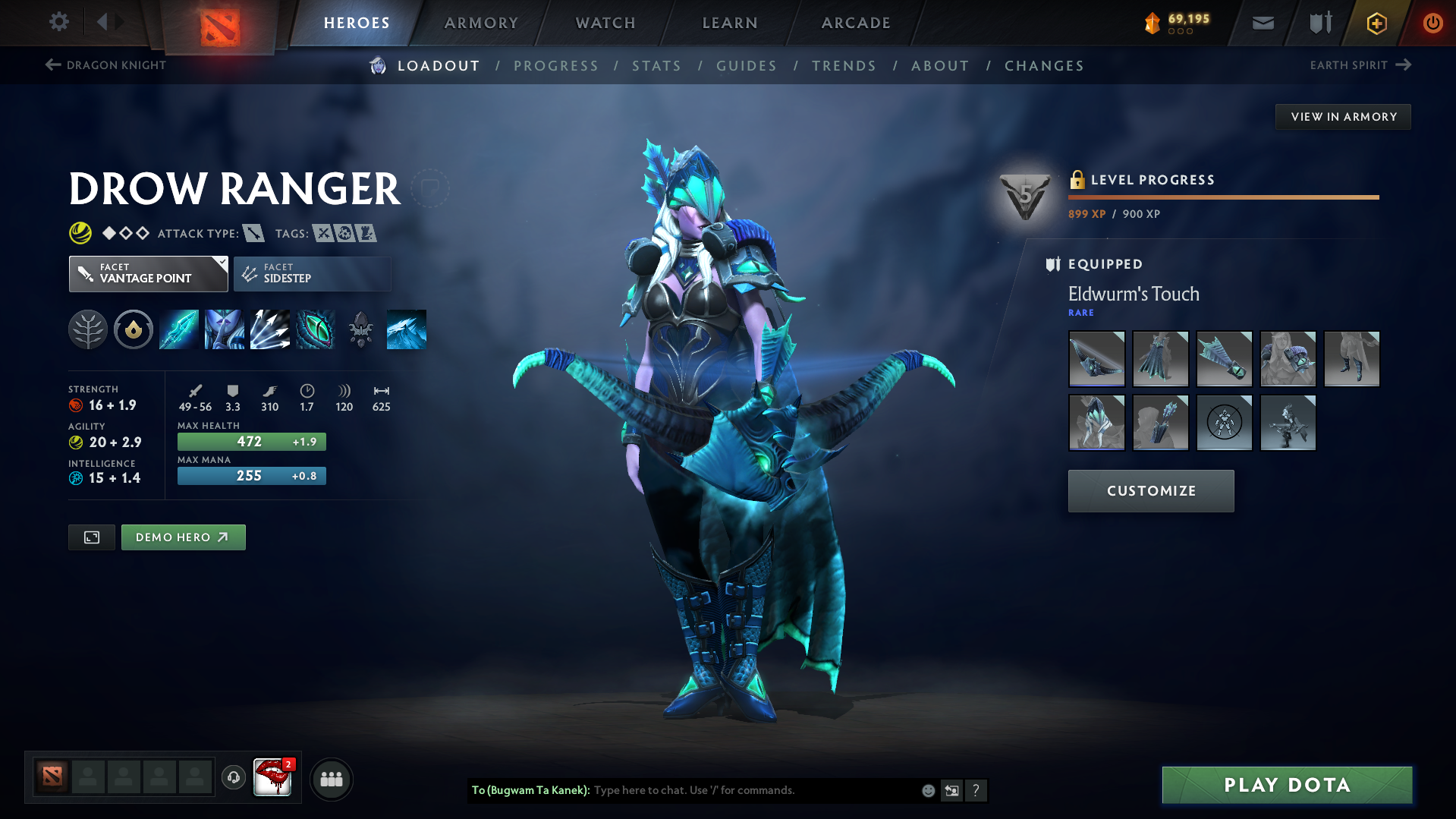Start matchmaking with Play Dota
The width and height of the screenshot is (1456, 819).
pos(1287,785)
